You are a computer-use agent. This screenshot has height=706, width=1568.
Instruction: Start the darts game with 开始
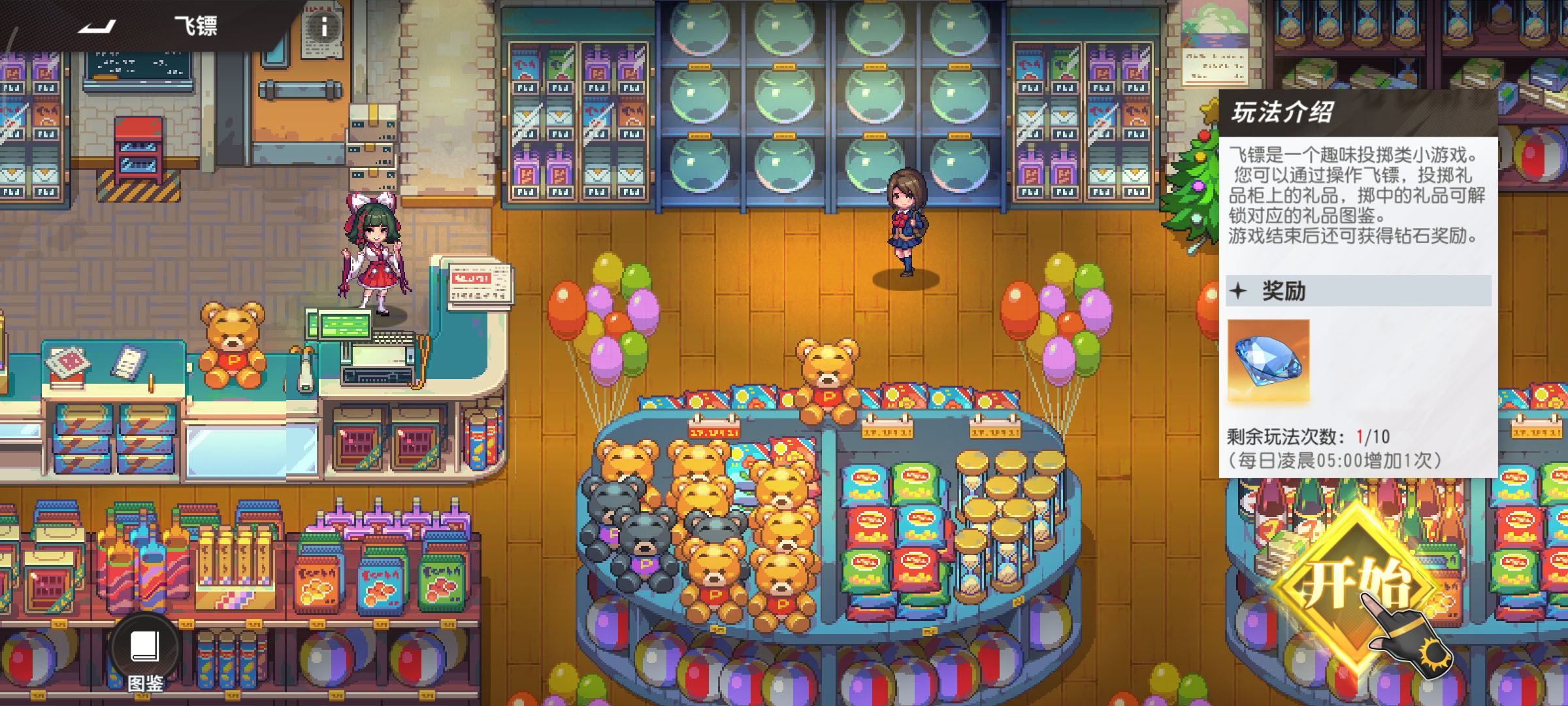[1356, 585]
